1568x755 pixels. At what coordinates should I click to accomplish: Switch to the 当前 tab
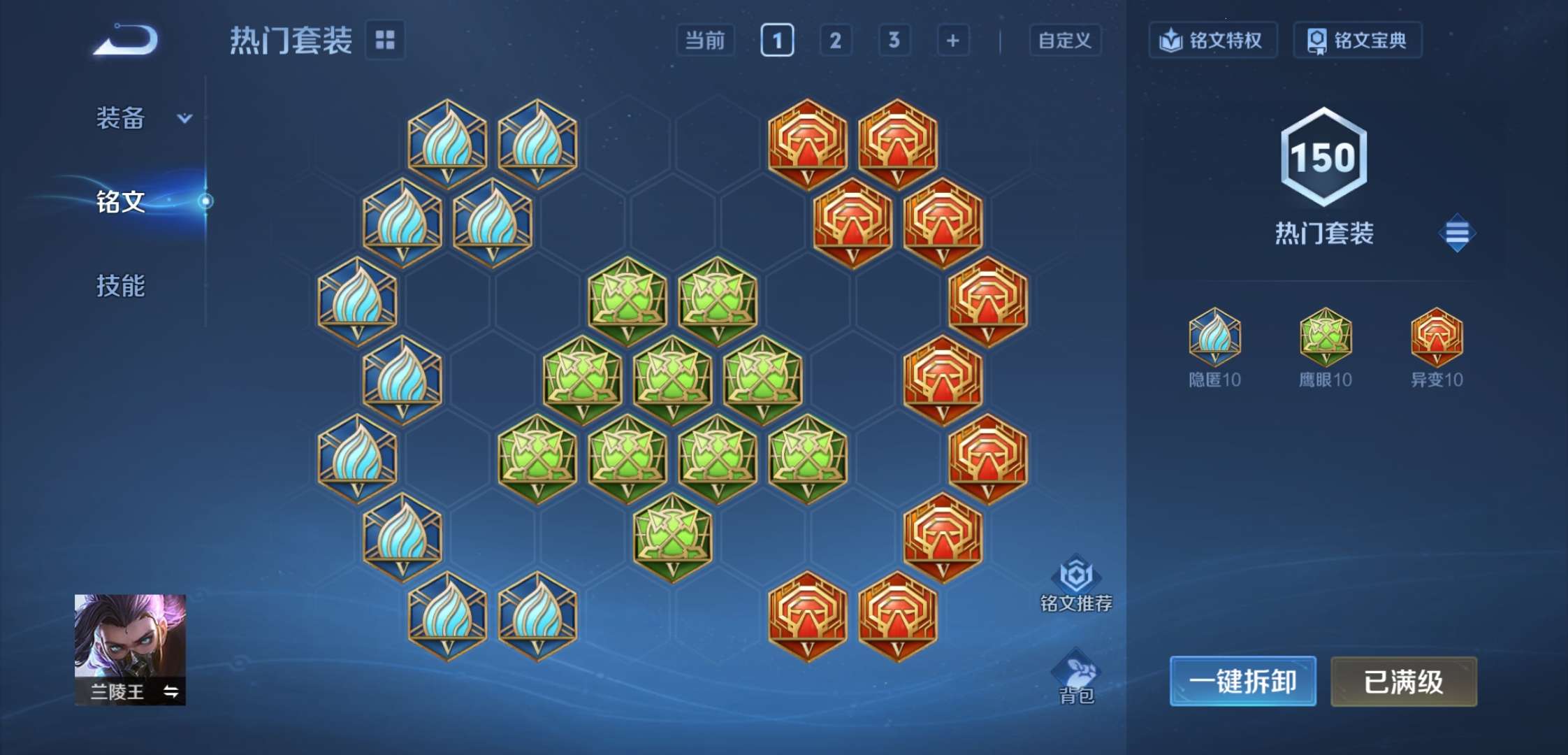(x=705, y=41)
